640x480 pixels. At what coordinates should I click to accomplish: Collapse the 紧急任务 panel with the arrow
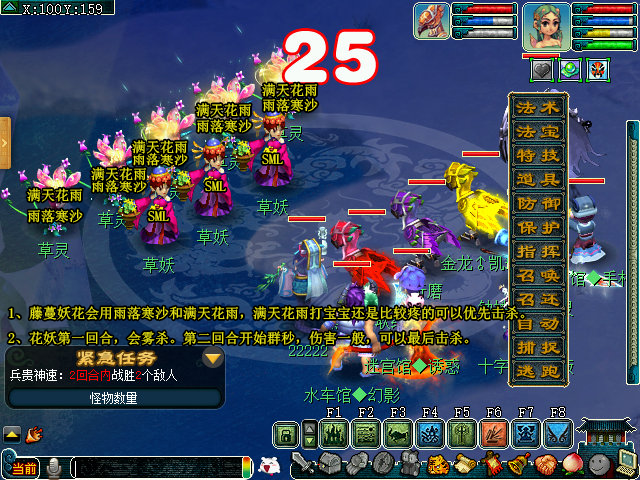click(x=212, y=358)
